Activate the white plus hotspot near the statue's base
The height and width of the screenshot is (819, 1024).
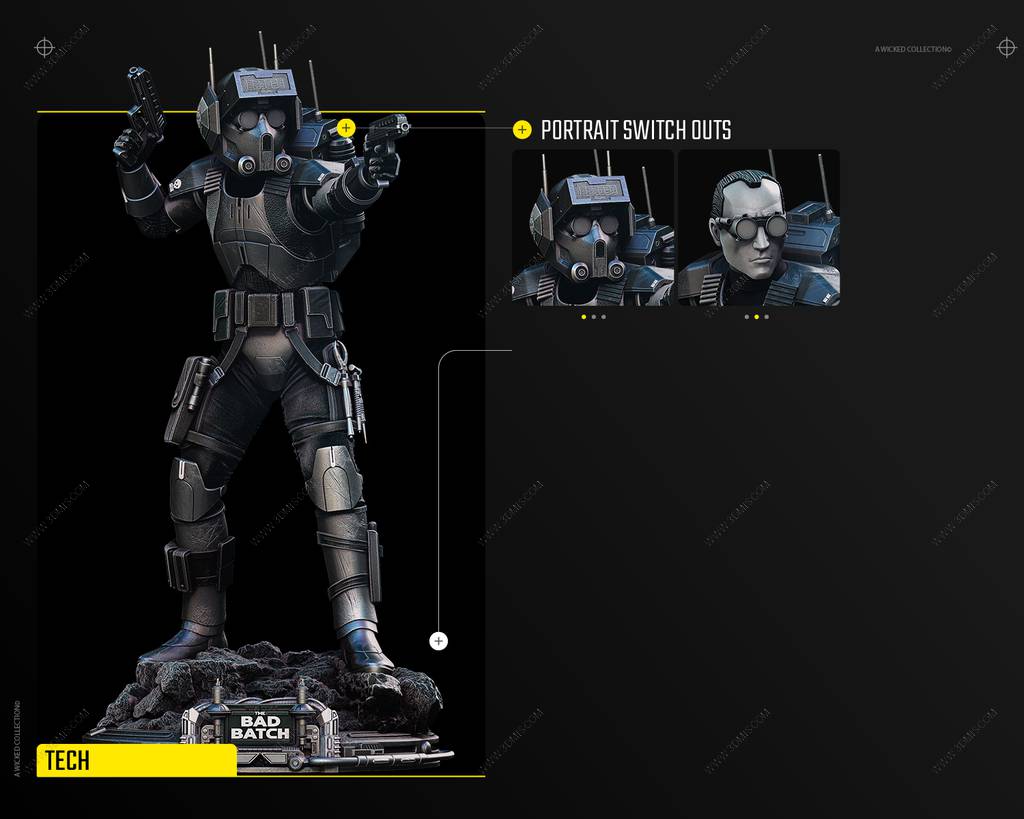438,641
